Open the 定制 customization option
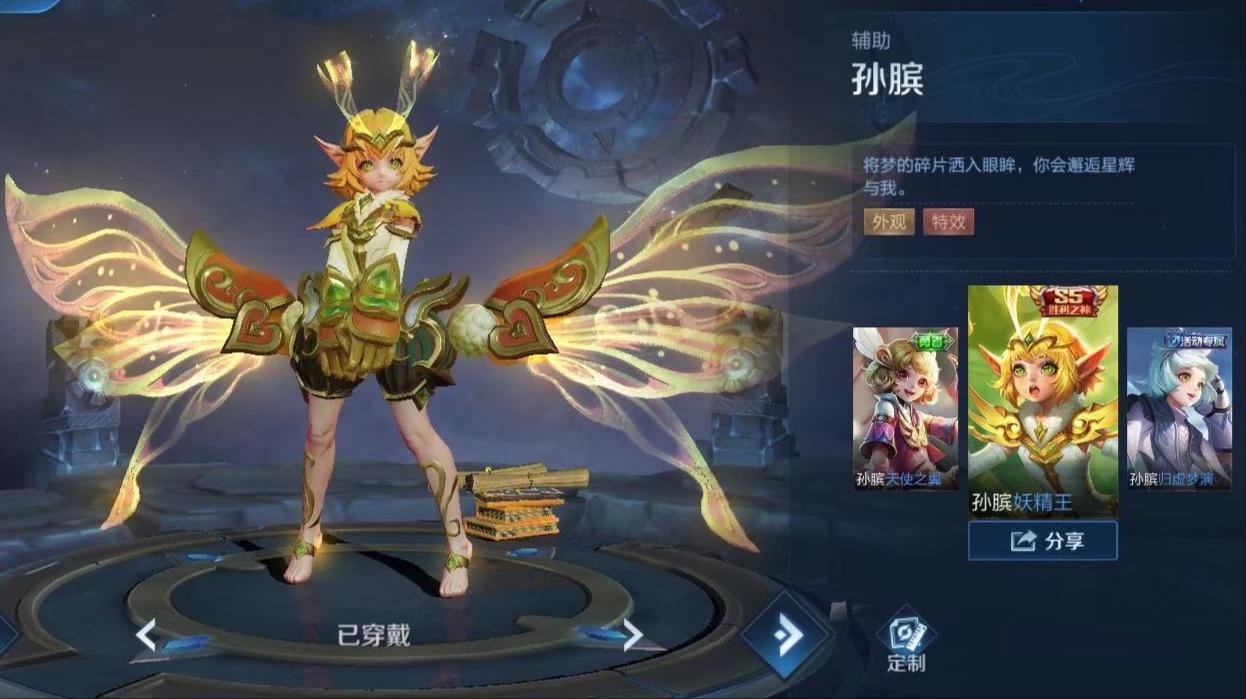 tap(906, 642)
